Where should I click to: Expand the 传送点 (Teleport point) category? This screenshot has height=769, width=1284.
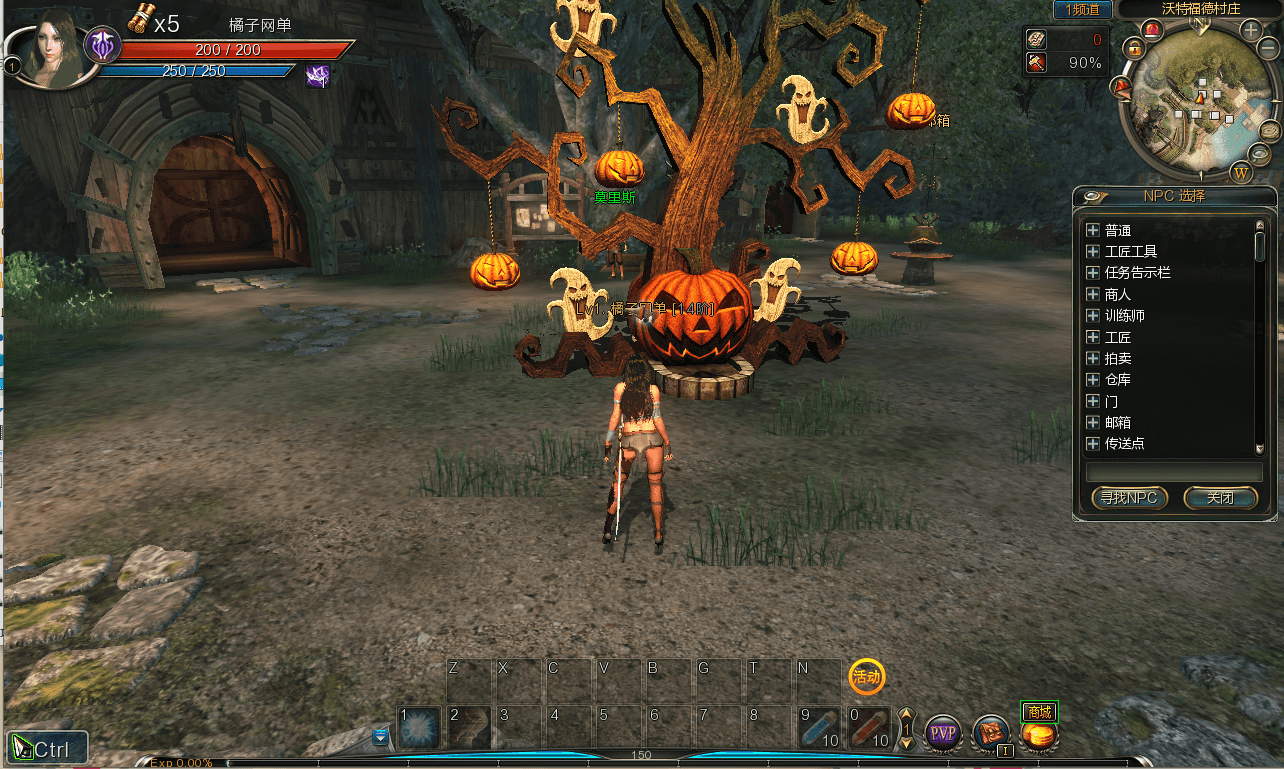pos(1093,444)
